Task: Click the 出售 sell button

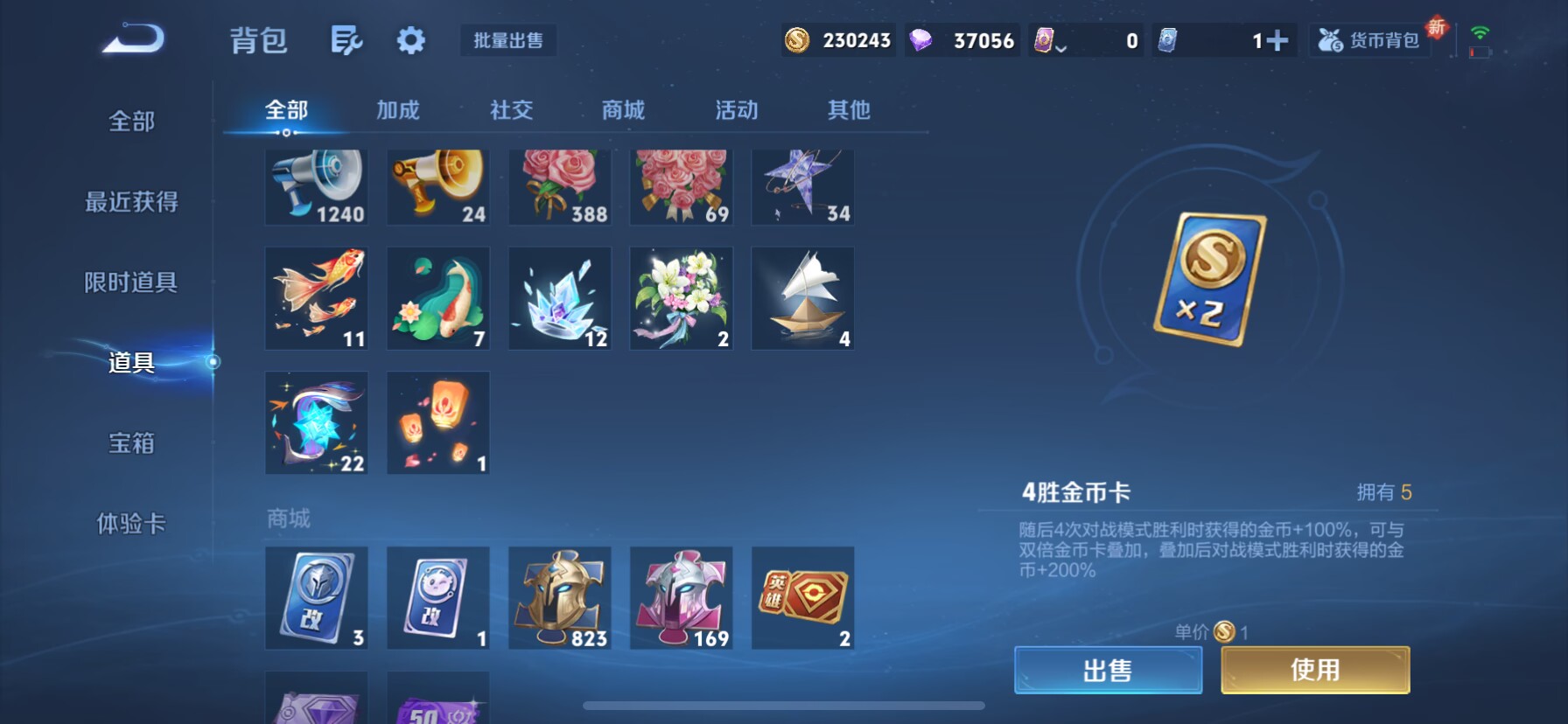Action: pyautogui.click(x=1107, y=669)
